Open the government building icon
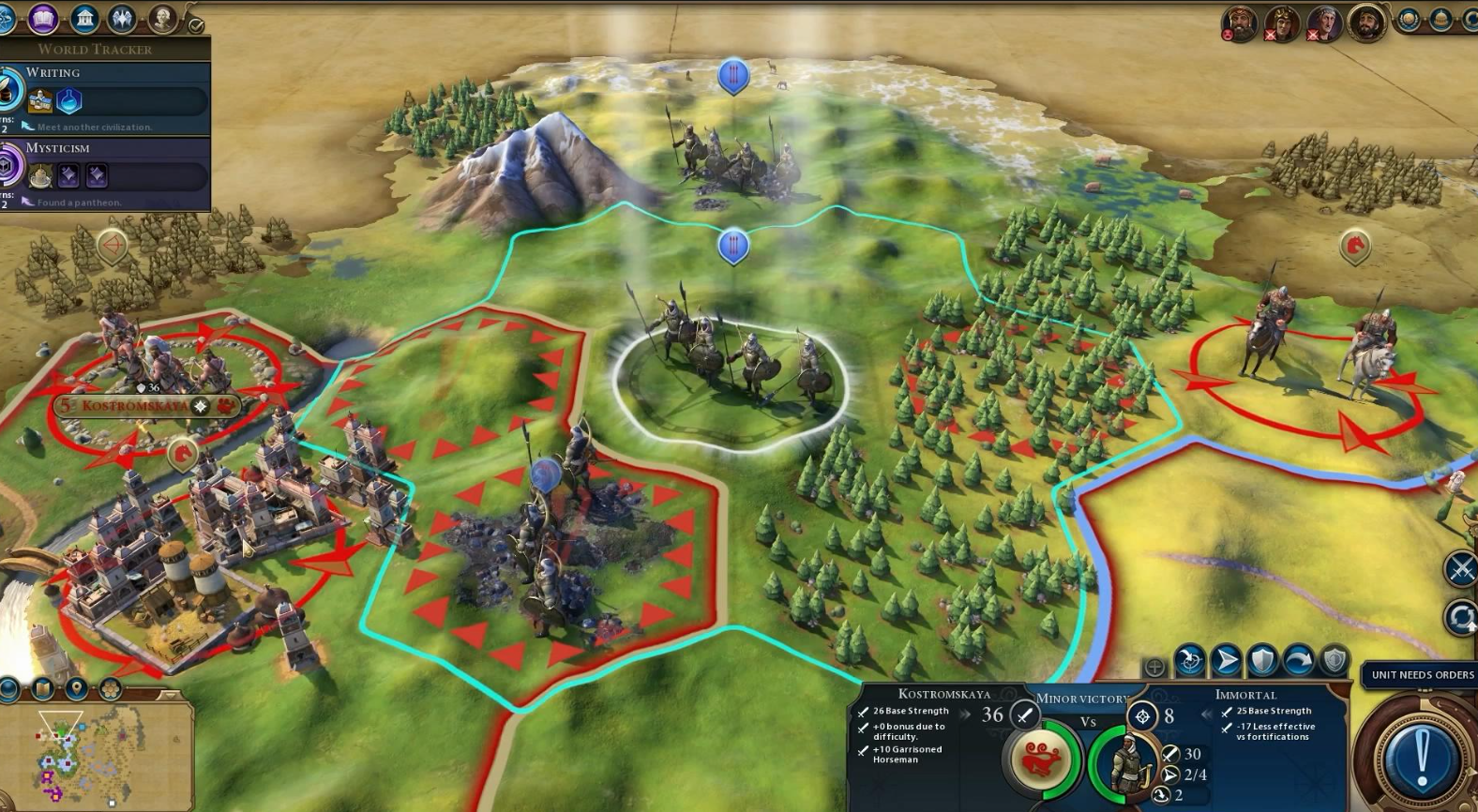Image resolution: width=1478 pixels, height=812 pixels. click(84, 18)
